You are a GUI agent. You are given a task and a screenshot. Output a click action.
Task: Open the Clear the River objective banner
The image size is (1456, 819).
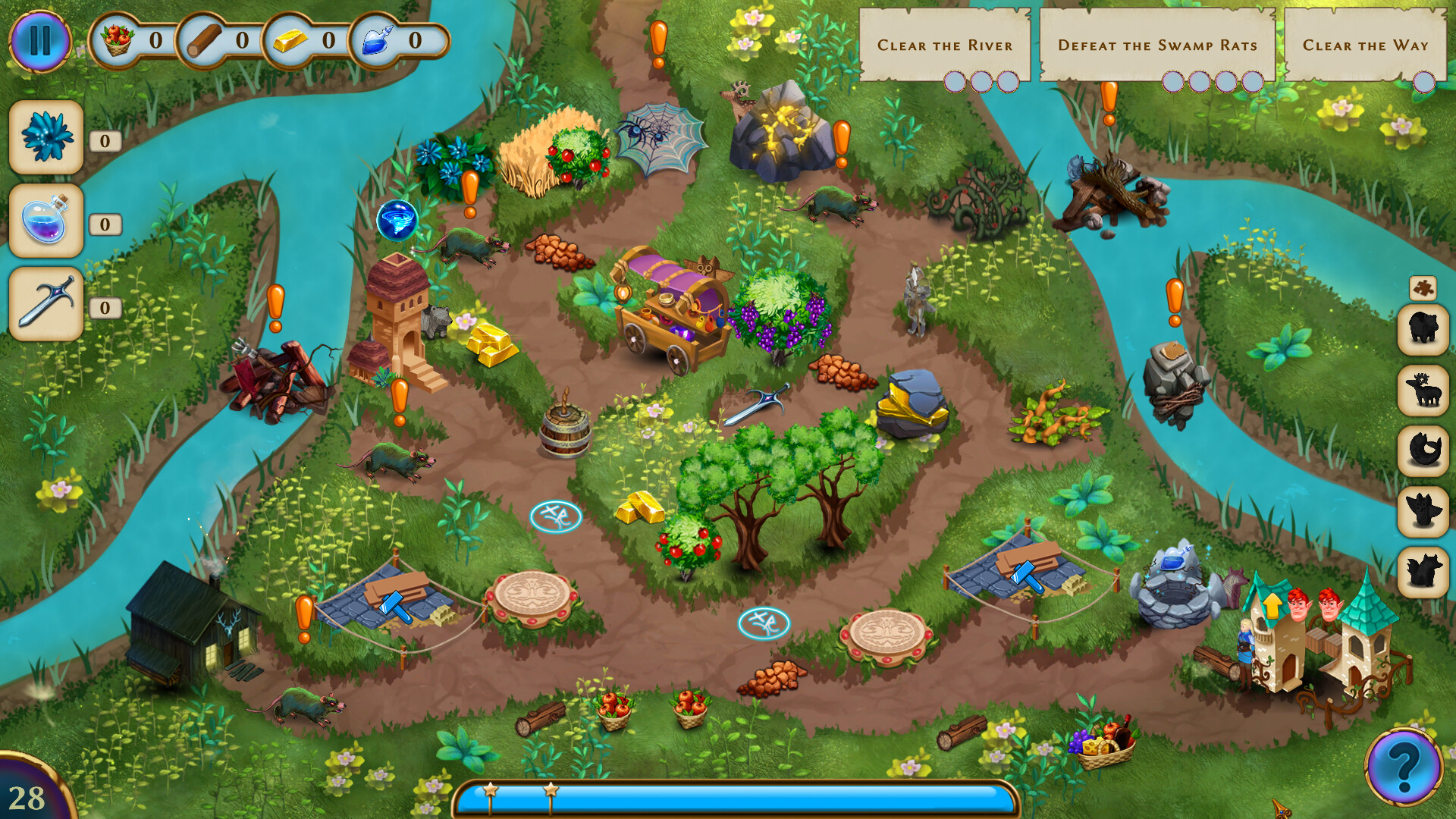pos(944,45)
